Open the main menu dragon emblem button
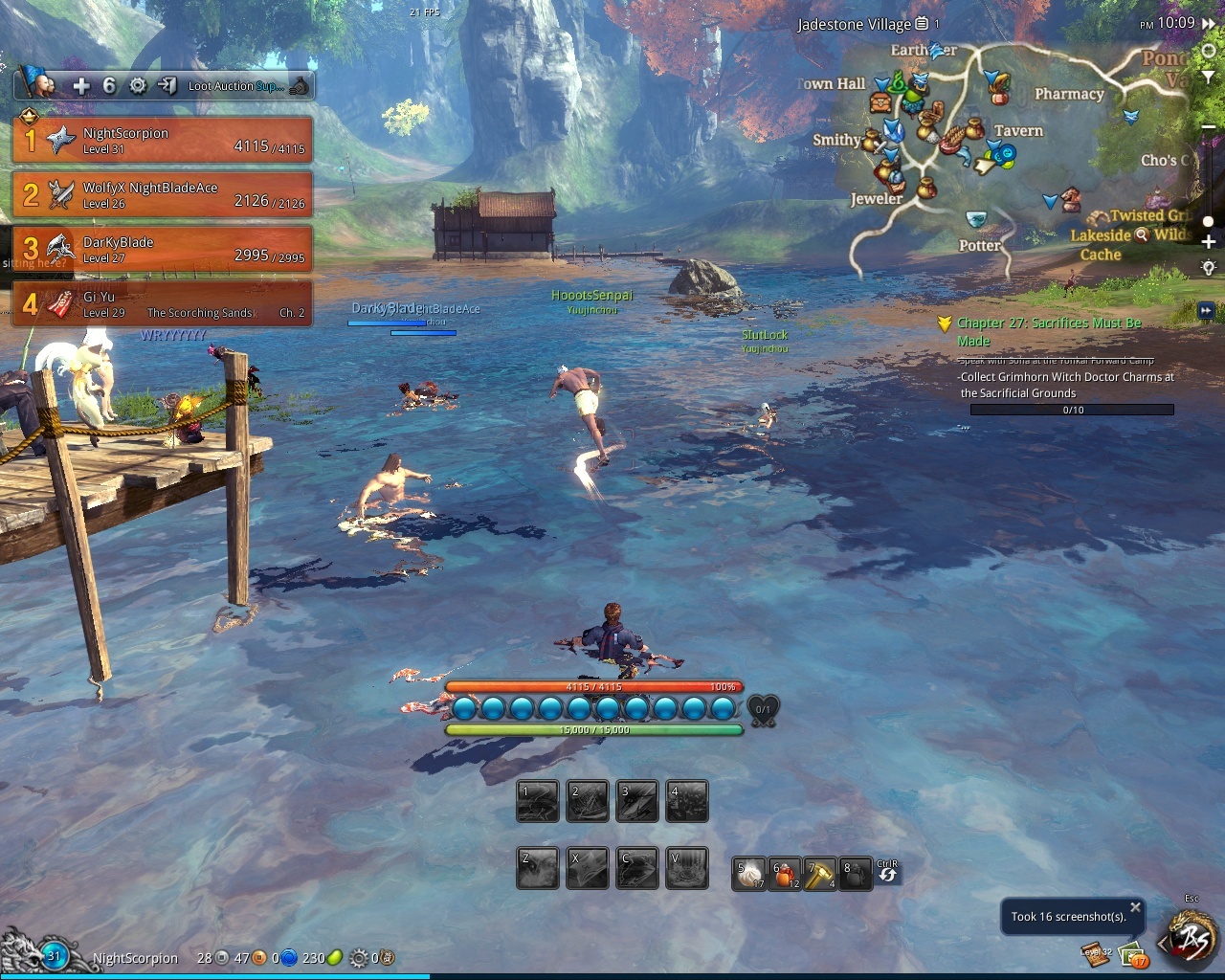 pyautogui.click(x=1192, y=939)
